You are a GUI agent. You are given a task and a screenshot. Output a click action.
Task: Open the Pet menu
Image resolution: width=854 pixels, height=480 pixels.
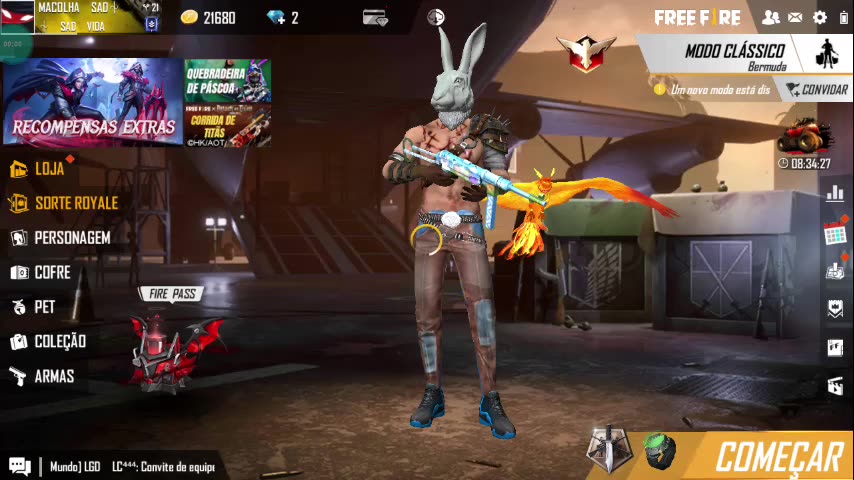pos(44,307)
